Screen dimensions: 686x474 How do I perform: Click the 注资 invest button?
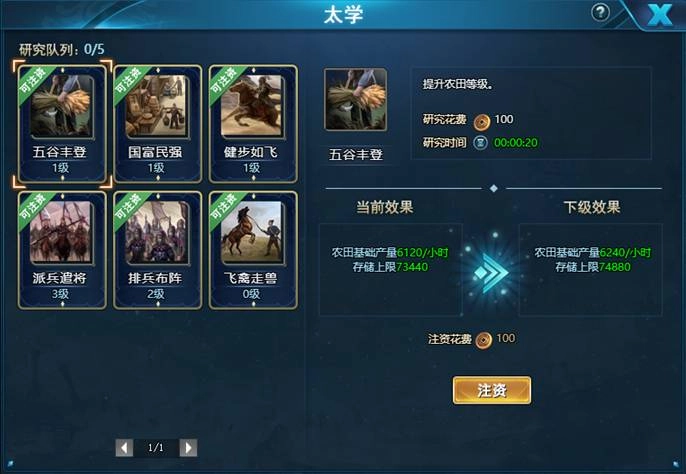[x=491, y=390]
